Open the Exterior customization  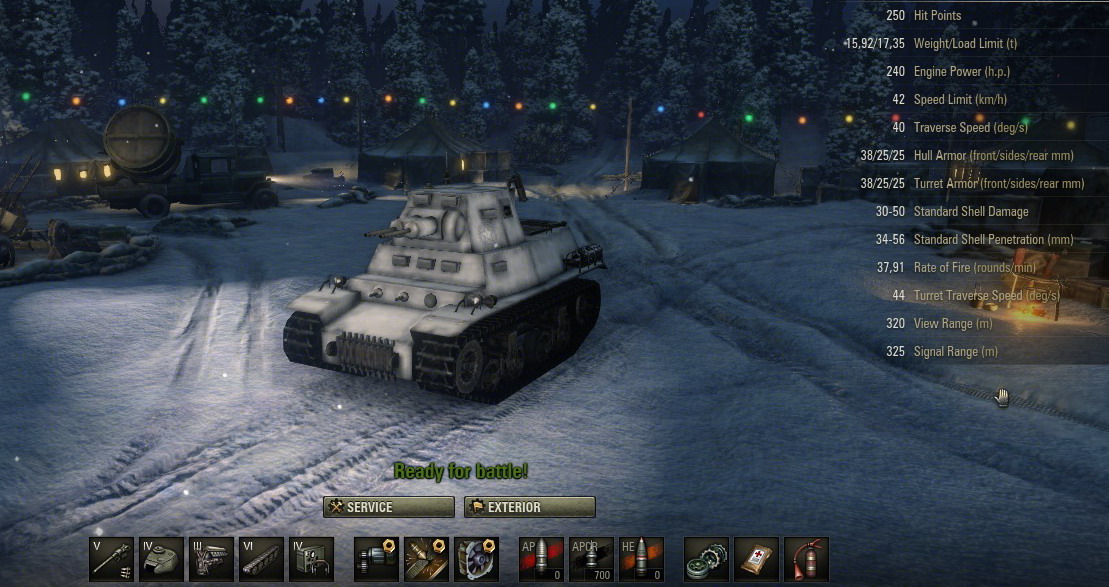[530, 507]
